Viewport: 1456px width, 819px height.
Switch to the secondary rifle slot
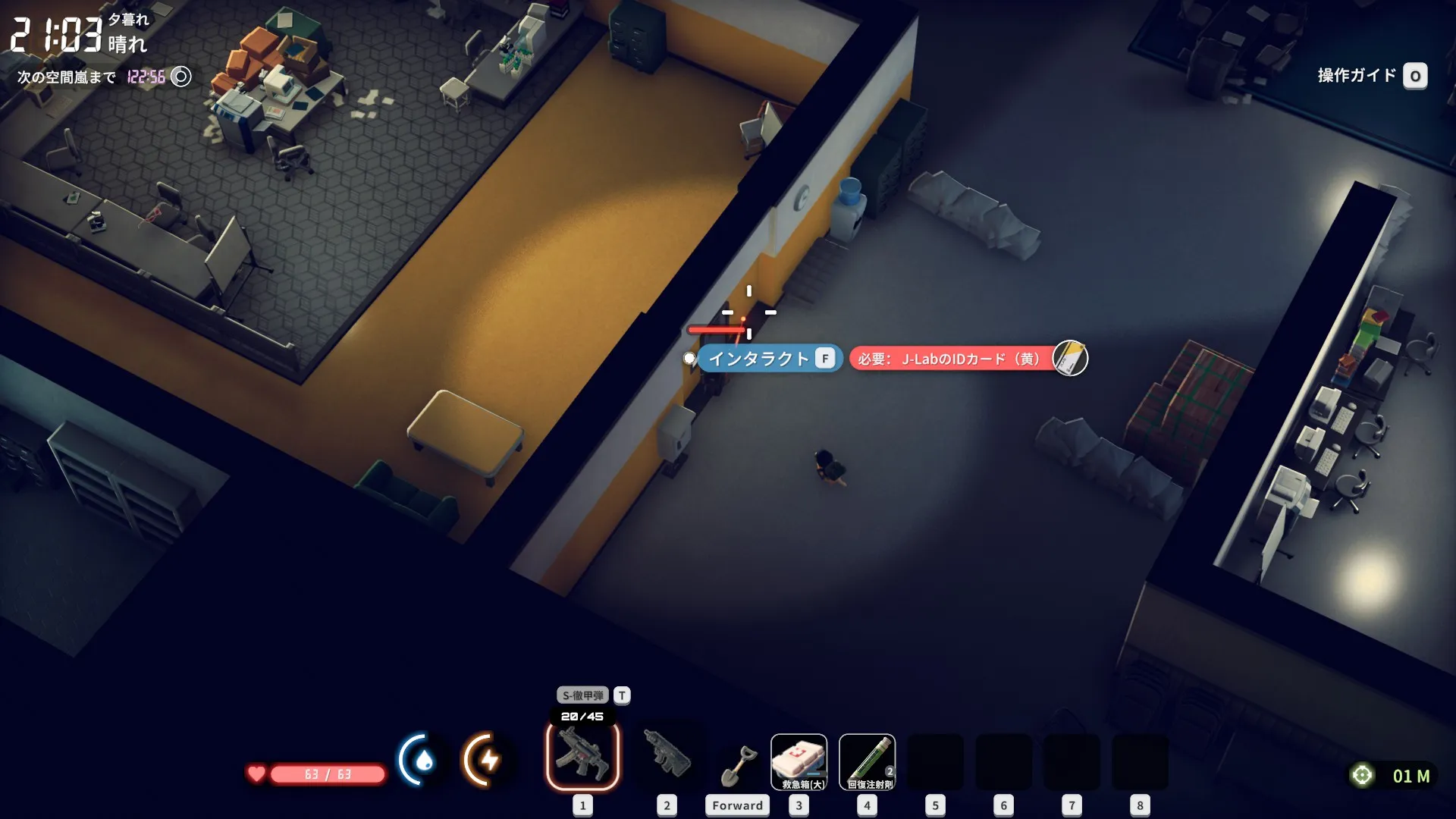pos(667,755)
